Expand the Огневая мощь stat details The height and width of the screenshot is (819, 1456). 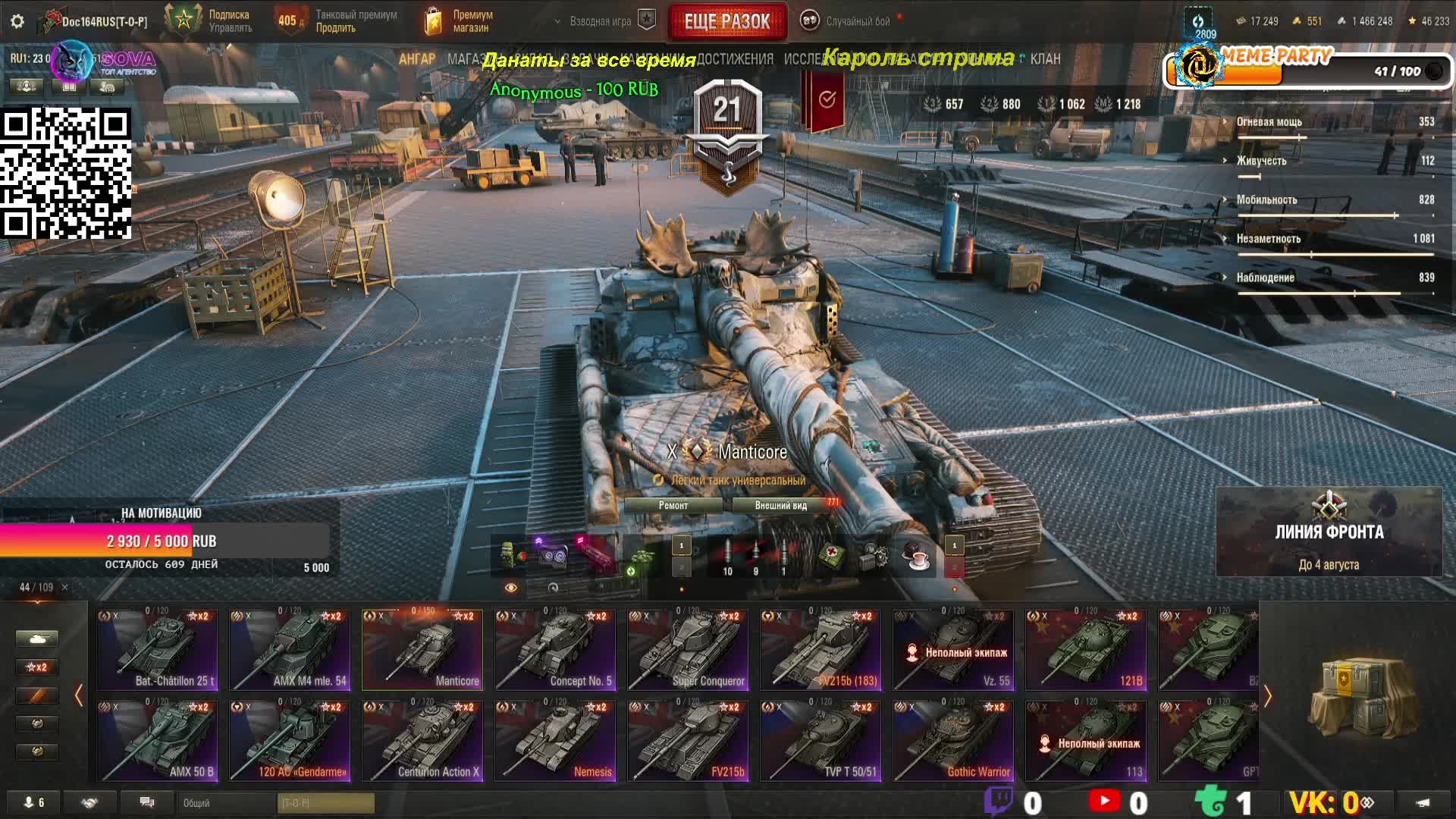(x=1269, y=122)
